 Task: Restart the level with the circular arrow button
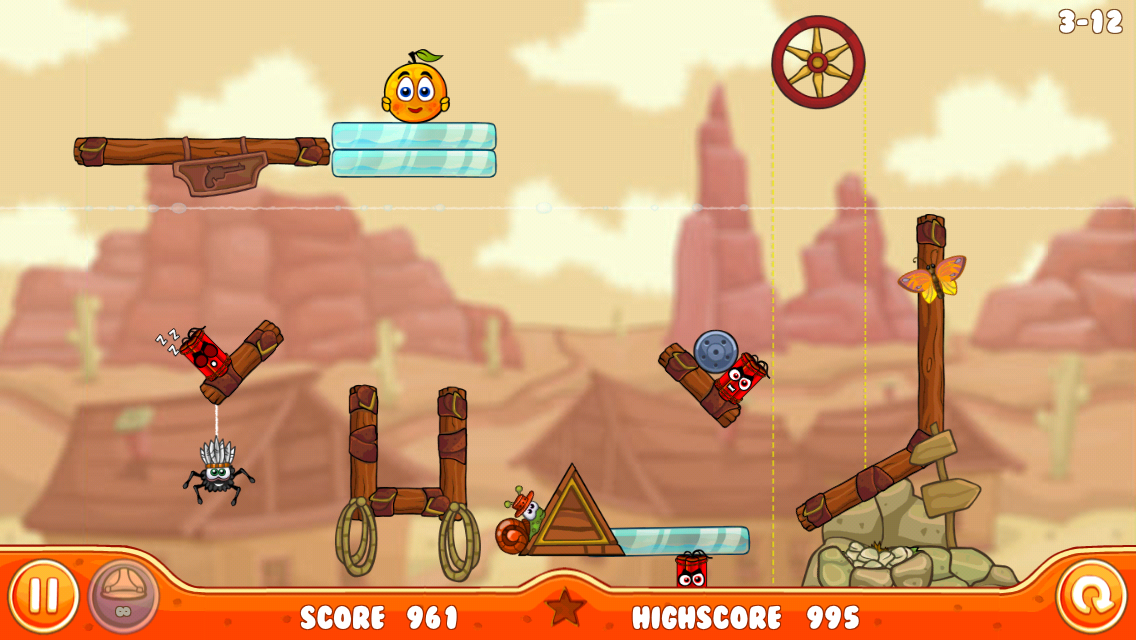(x=1091, y=596)
